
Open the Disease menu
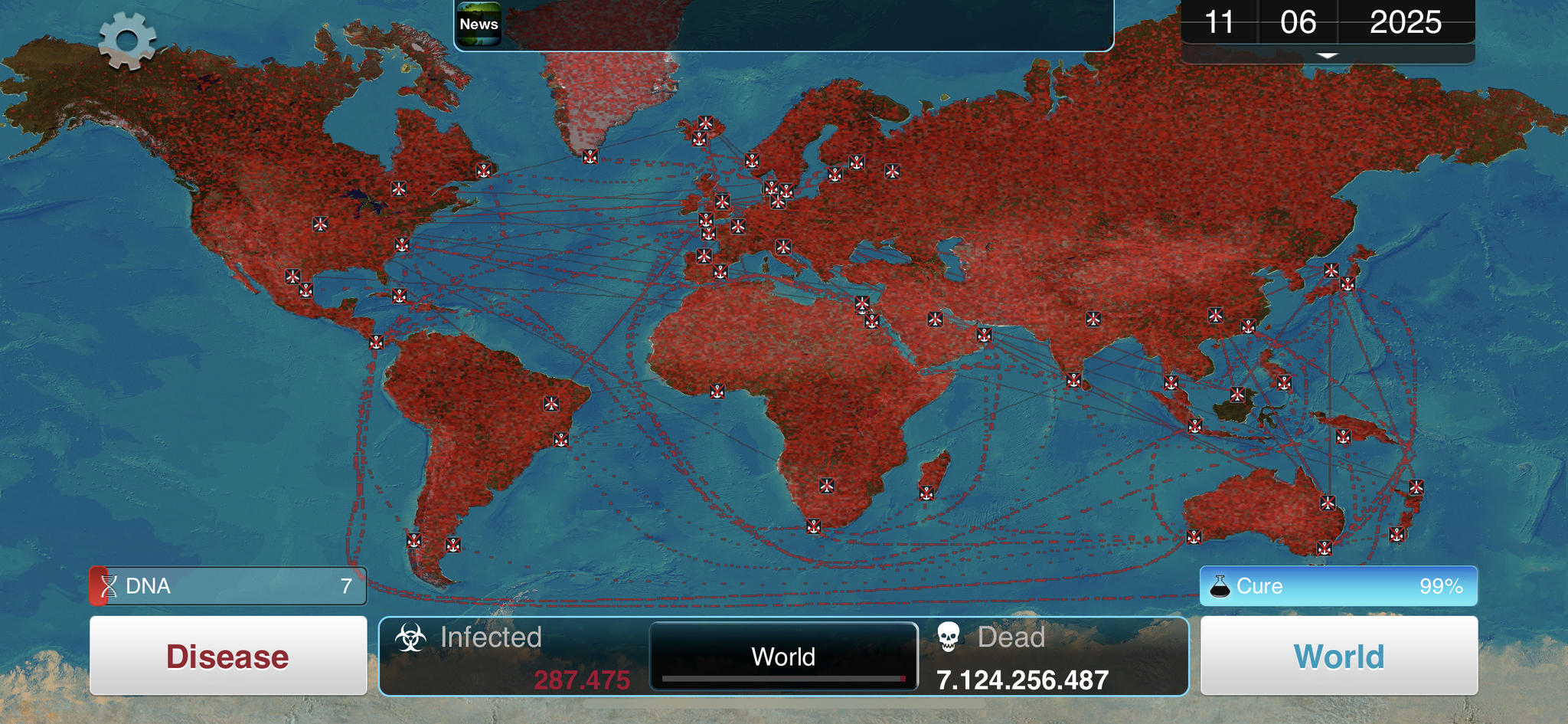click(228, 656)
